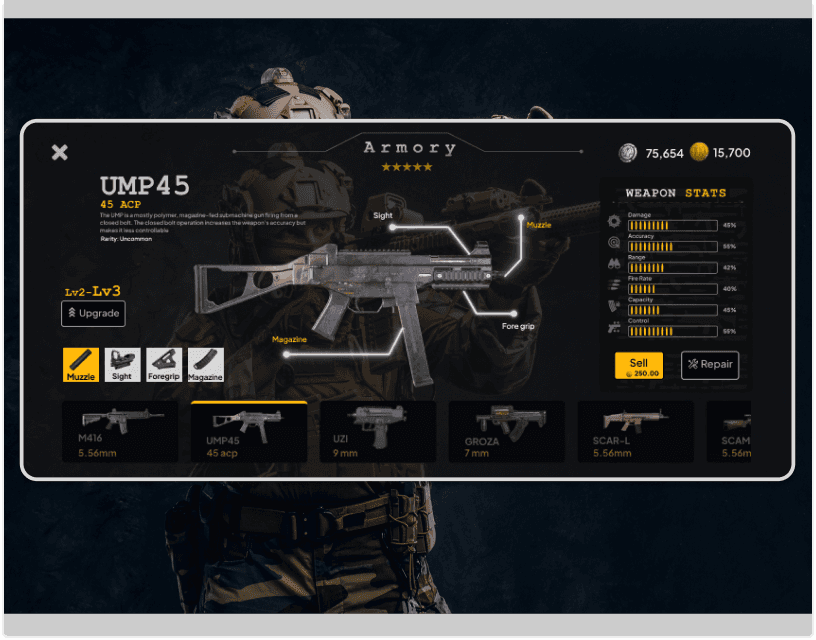Select the Magazine callout label on the gun
The height and width of the screenshot is (640, 816).
tap(289, 340)
